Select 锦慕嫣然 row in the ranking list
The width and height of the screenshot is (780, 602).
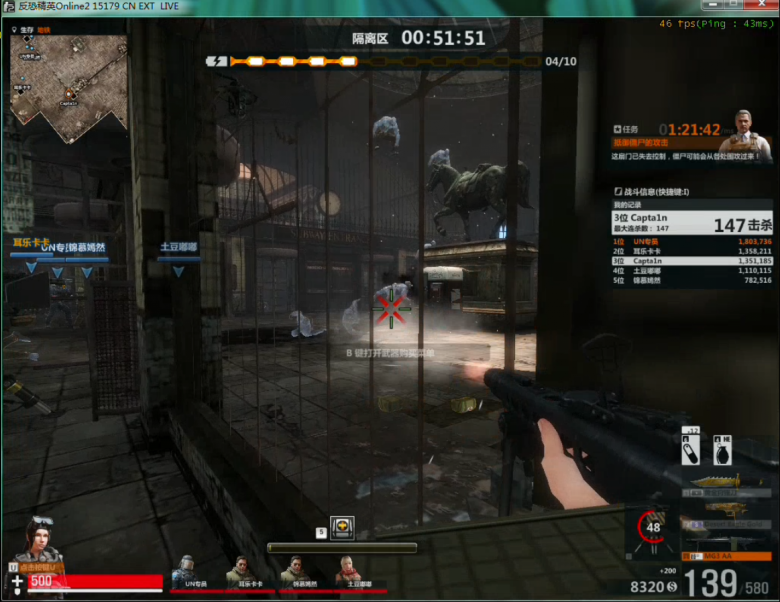click(692, 280)
